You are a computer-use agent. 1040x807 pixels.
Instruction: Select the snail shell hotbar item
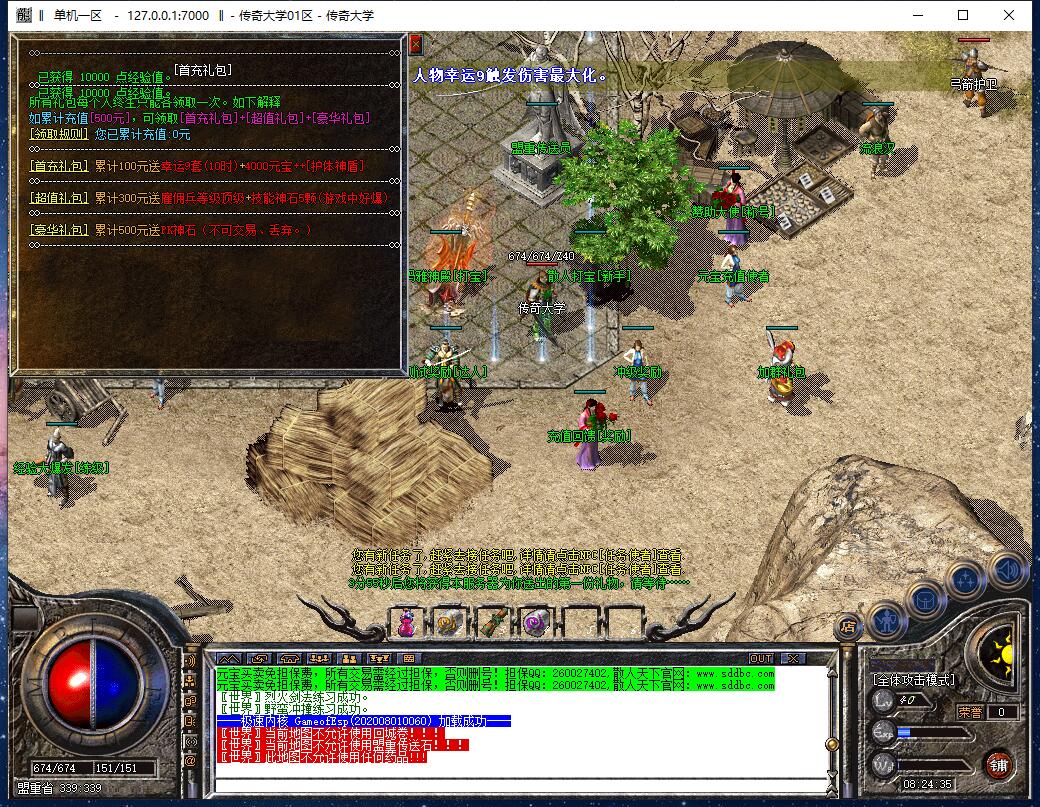point(447,624)
